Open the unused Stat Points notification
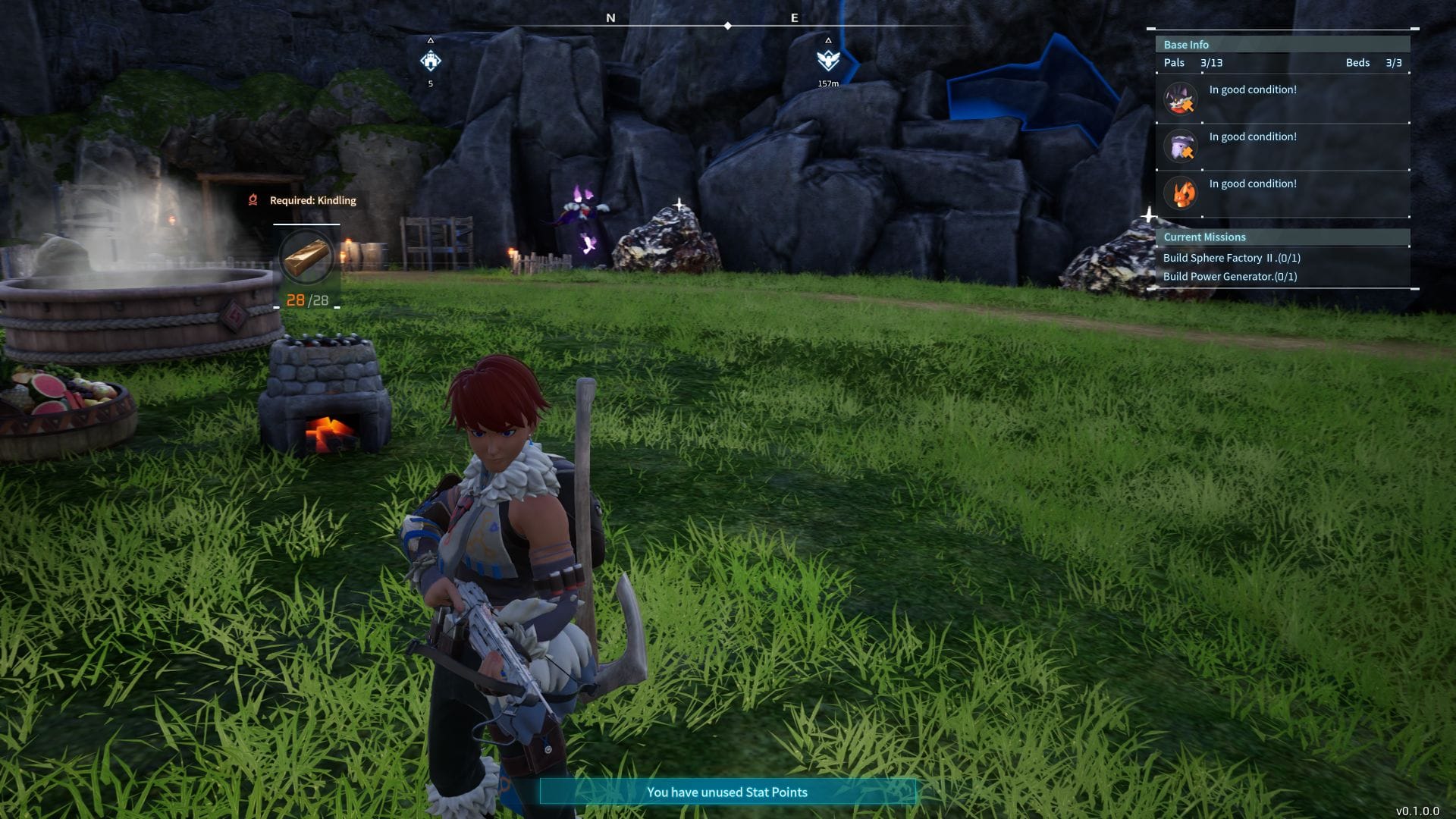Screen dimensions: 1456x819 pyautogui.click(x=727, y=792)
